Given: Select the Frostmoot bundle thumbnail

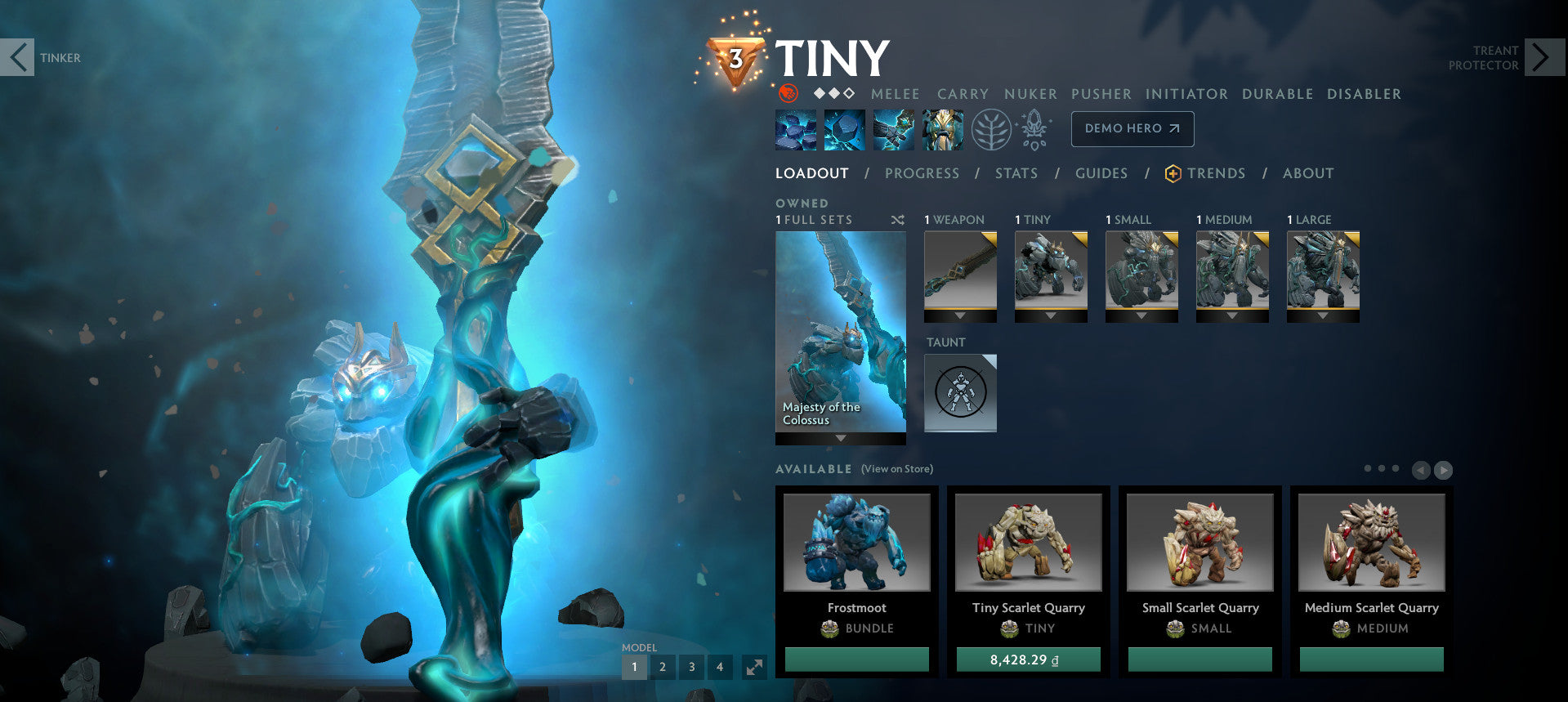Looking at the screenshot, I should [x=856, y=542].
